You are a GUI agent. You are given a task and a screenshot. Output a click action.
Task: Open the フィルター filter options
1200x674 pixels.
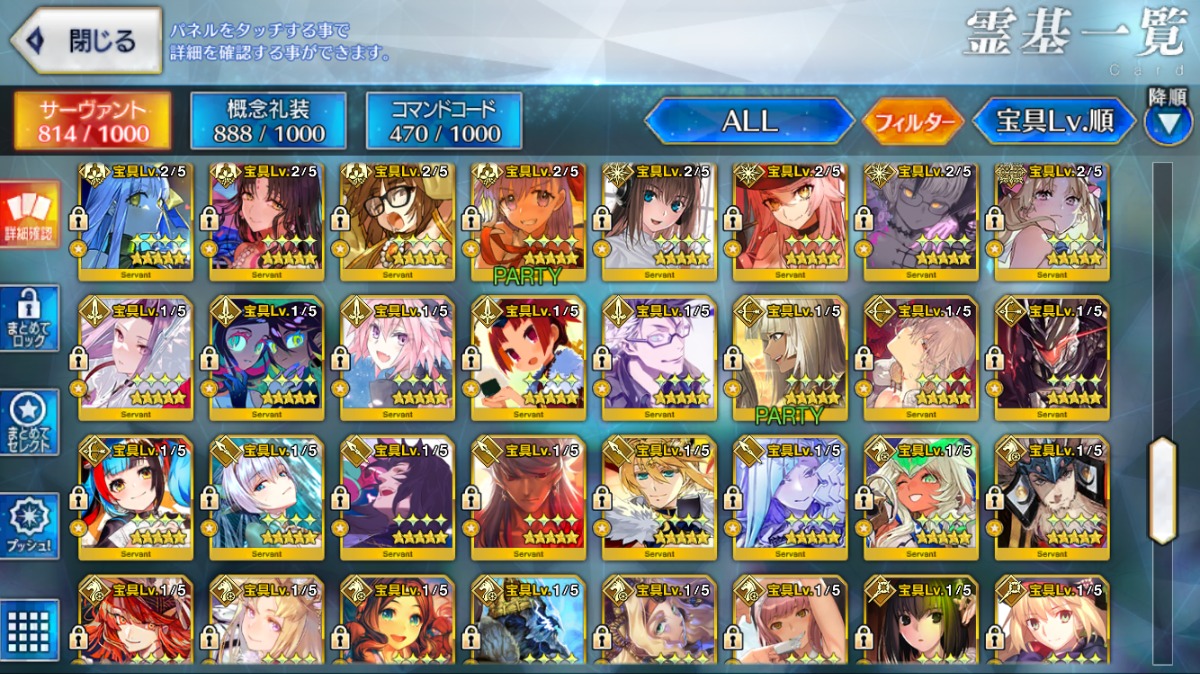click(912, 122)
